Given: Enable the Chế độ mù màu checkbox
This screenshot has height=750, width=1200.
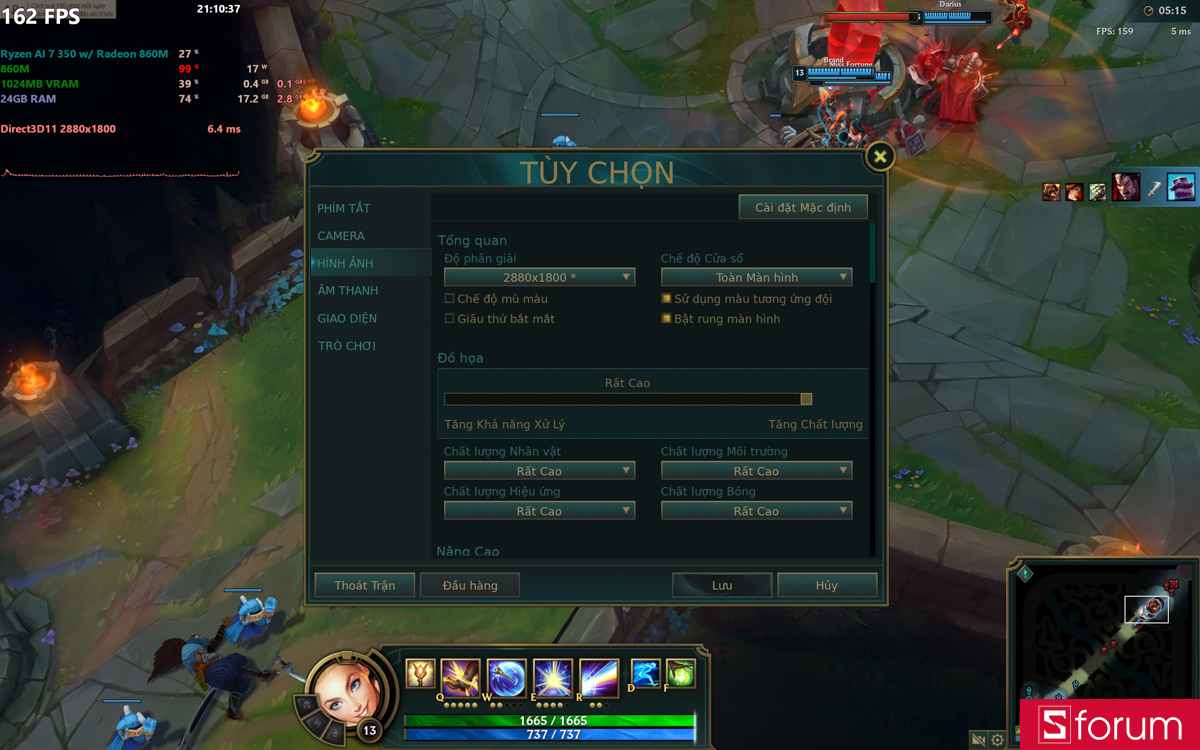Looking at the screenshot, I should [x=450, y=299].
